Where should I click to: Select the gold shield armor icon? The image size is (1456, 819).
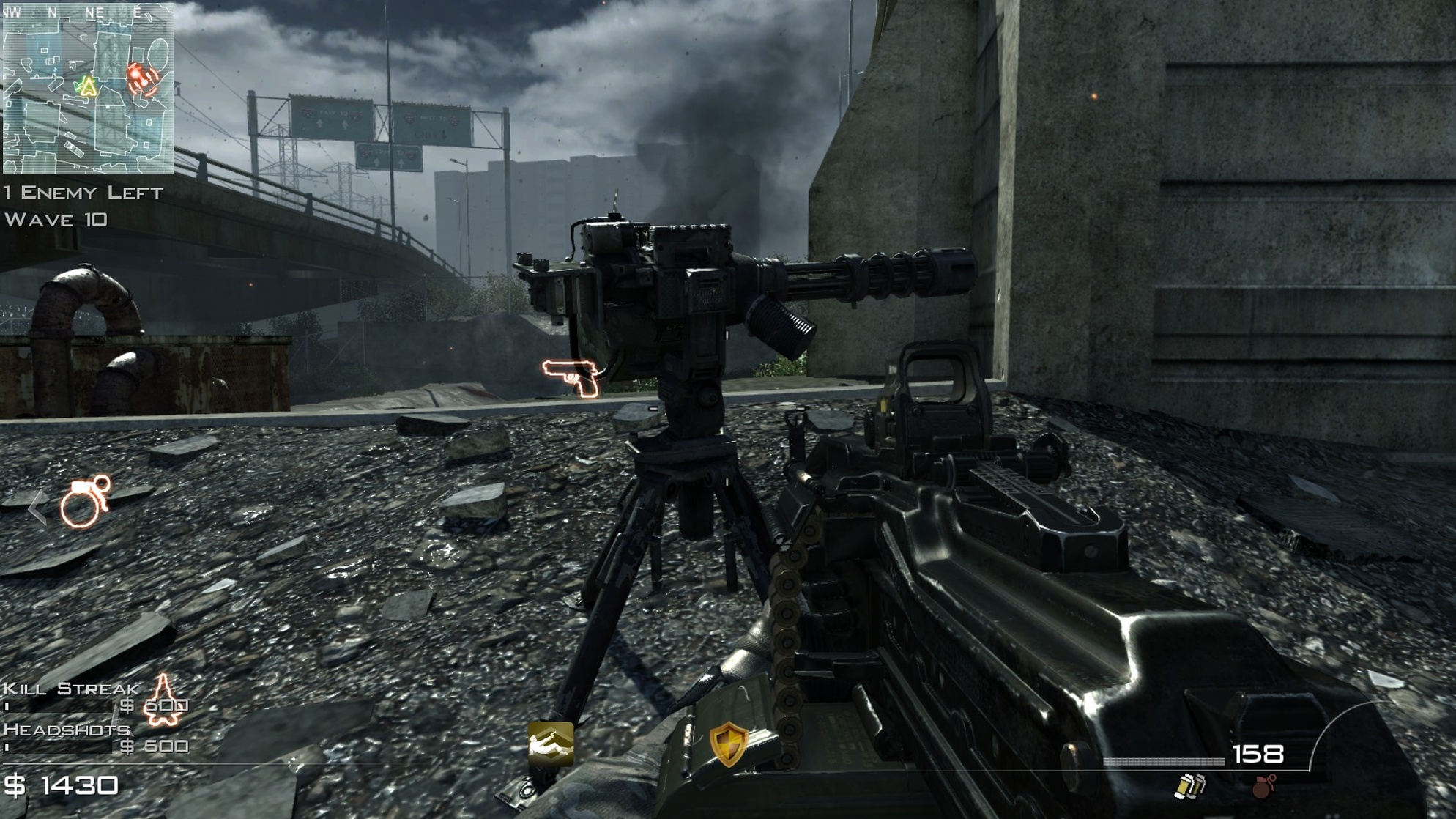coord(728,744)
